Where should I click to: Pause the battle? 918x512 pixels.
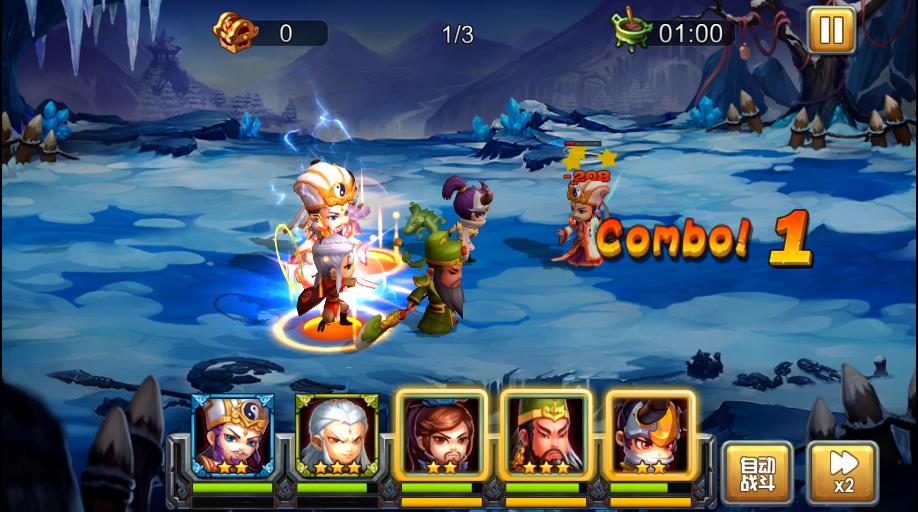(831, 29)
